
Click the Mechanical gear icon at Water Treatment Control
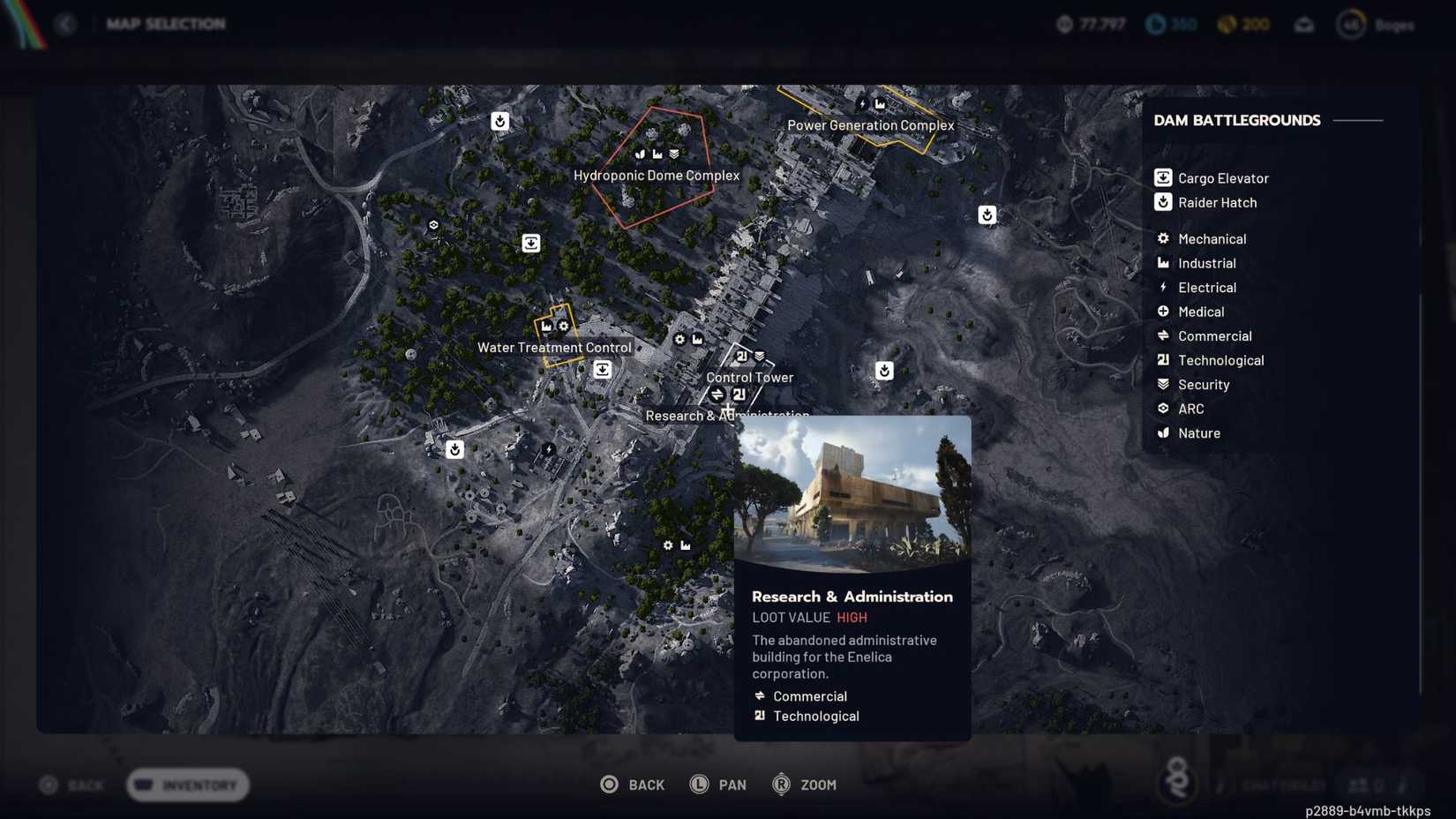click(x=563, y=327)
